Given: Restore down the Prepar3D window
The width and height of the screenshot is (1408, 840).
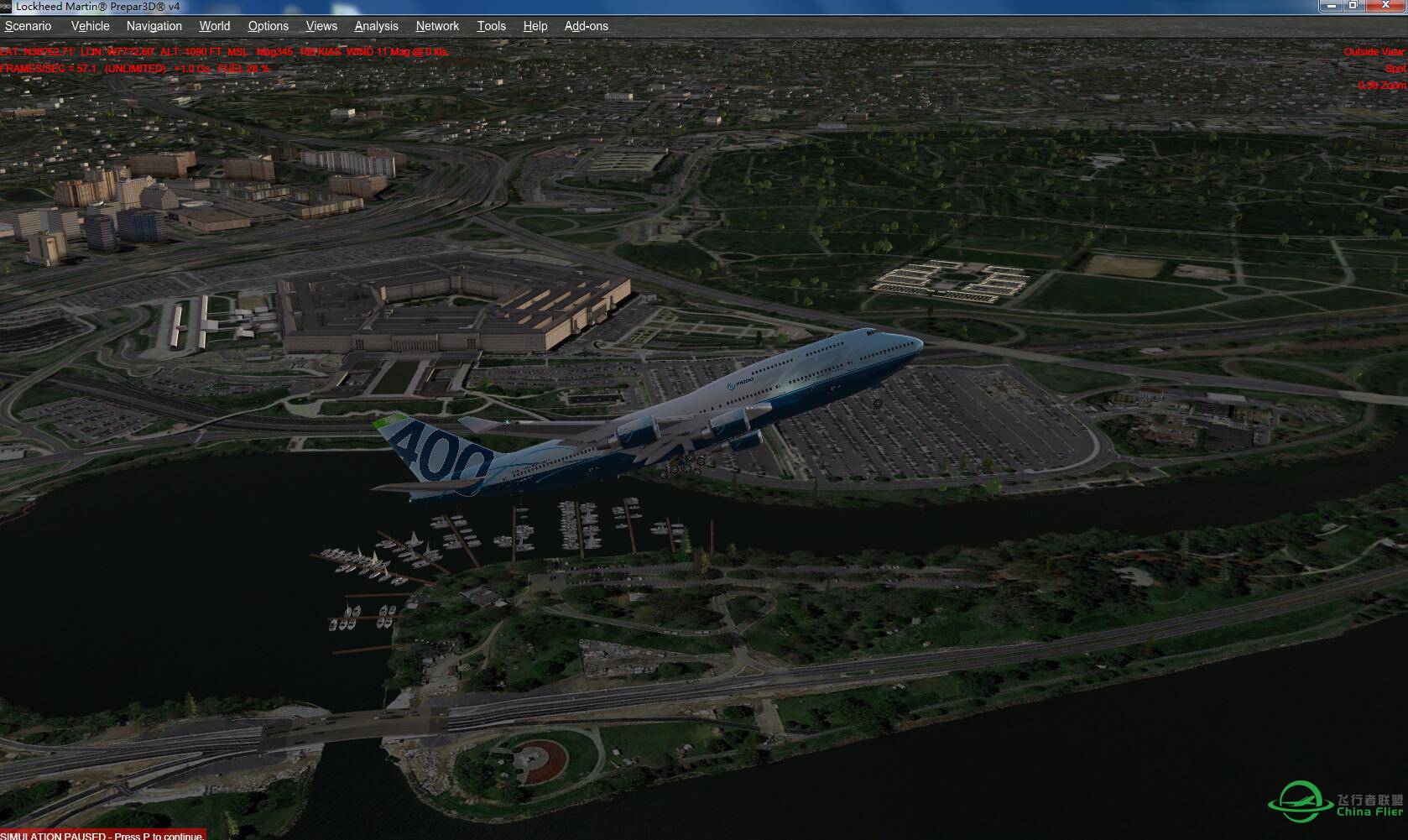Looking at the screenshot, I should (x=1355, y=6).
